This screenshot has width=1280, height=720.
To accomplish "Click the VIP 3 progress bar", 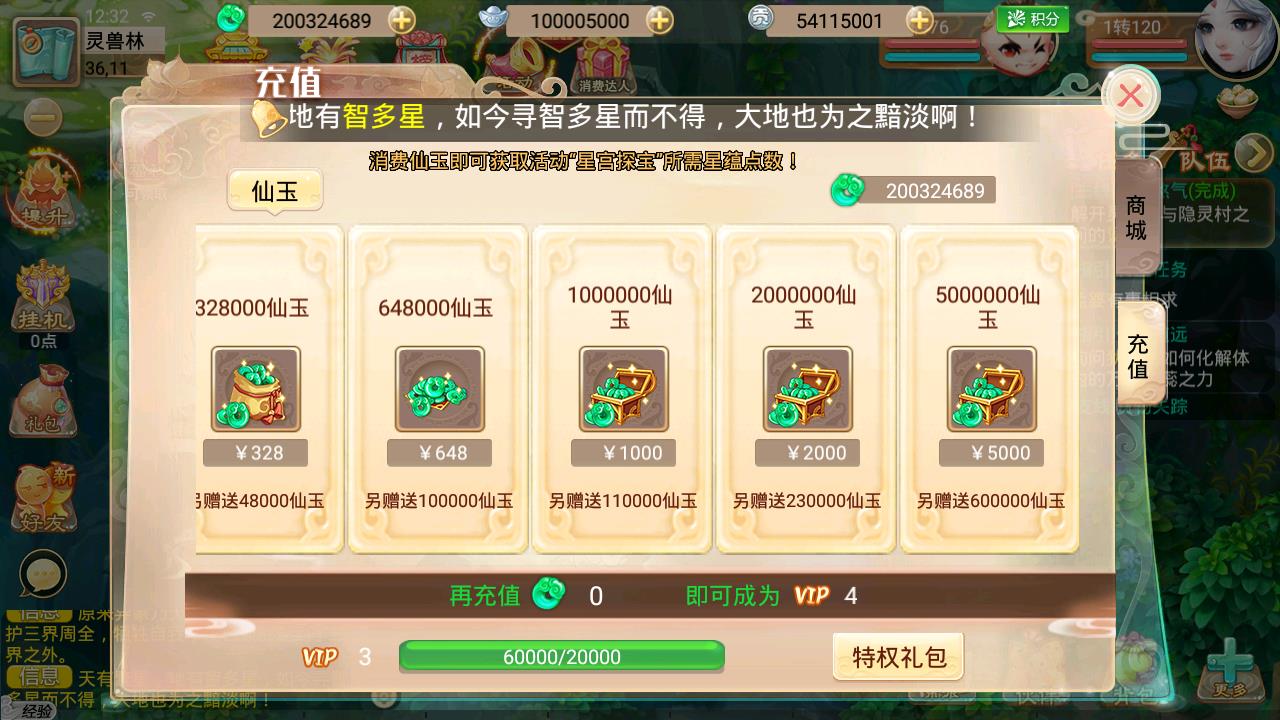I will point(562,657).
